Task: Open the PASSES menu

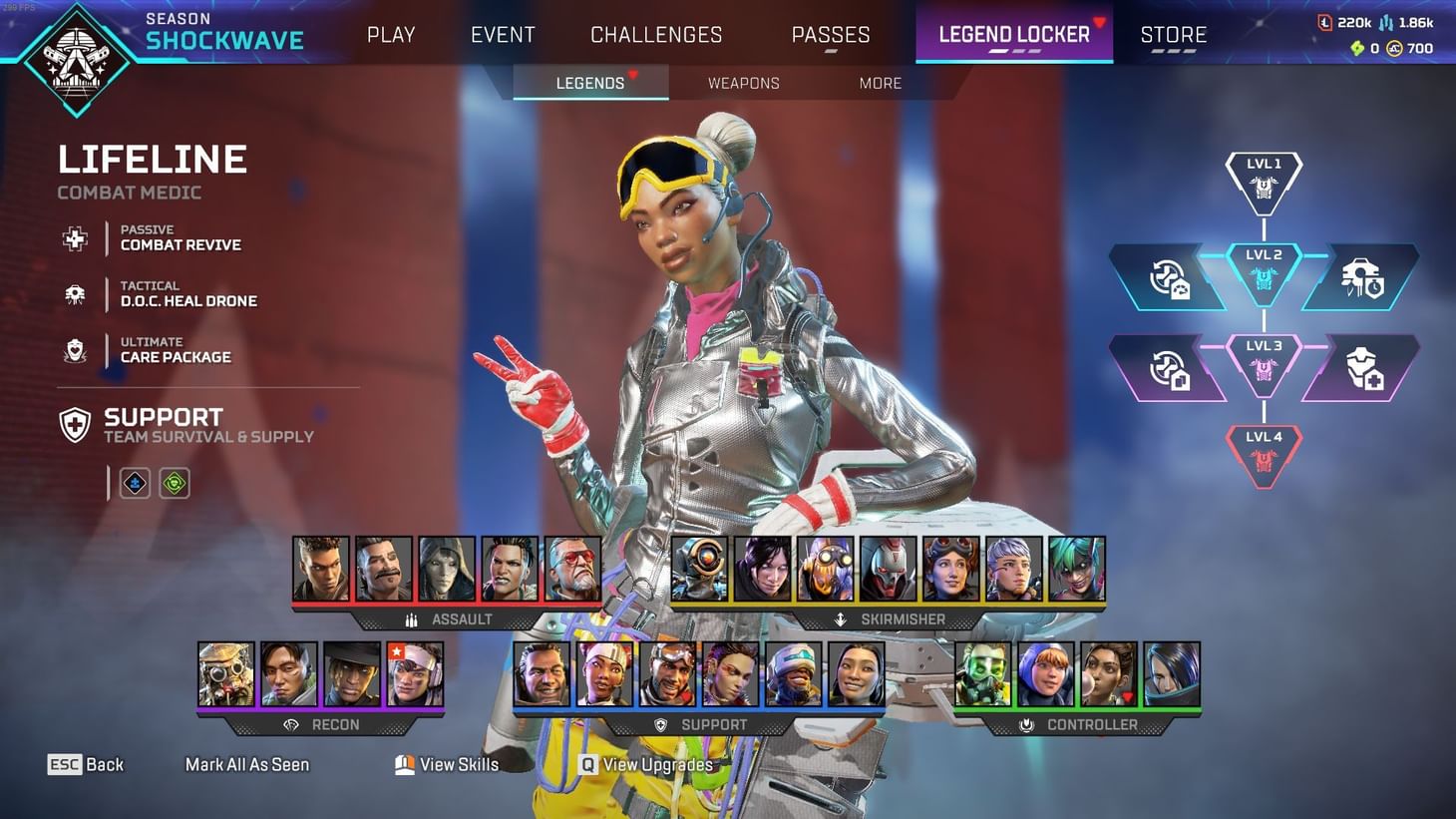Action: (x=831, y=34)
